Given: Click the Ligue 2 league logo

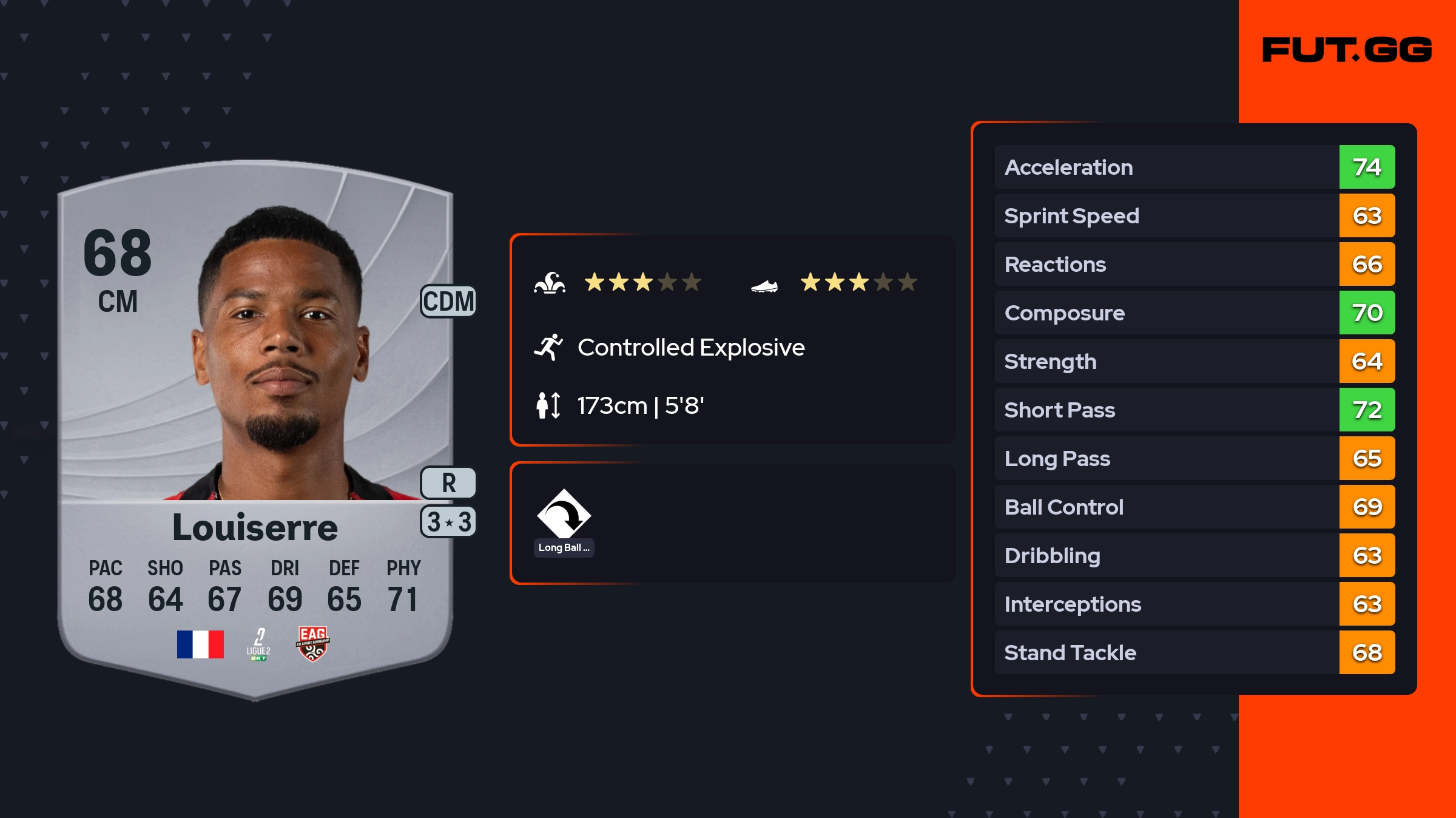Looking at the screenshot, I should (x=258, y=644).
